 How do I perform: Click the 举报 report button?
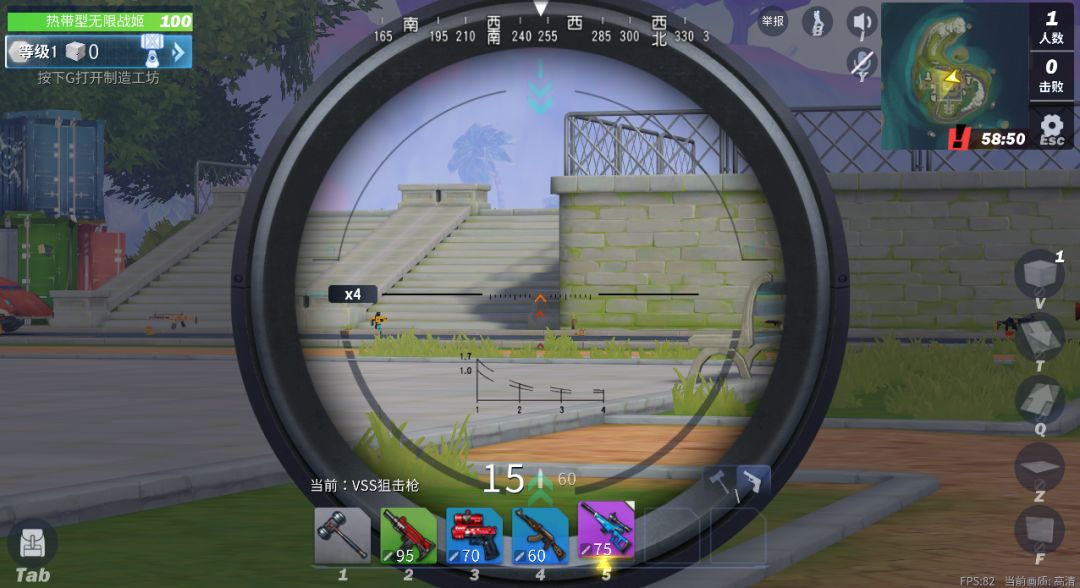773,21
